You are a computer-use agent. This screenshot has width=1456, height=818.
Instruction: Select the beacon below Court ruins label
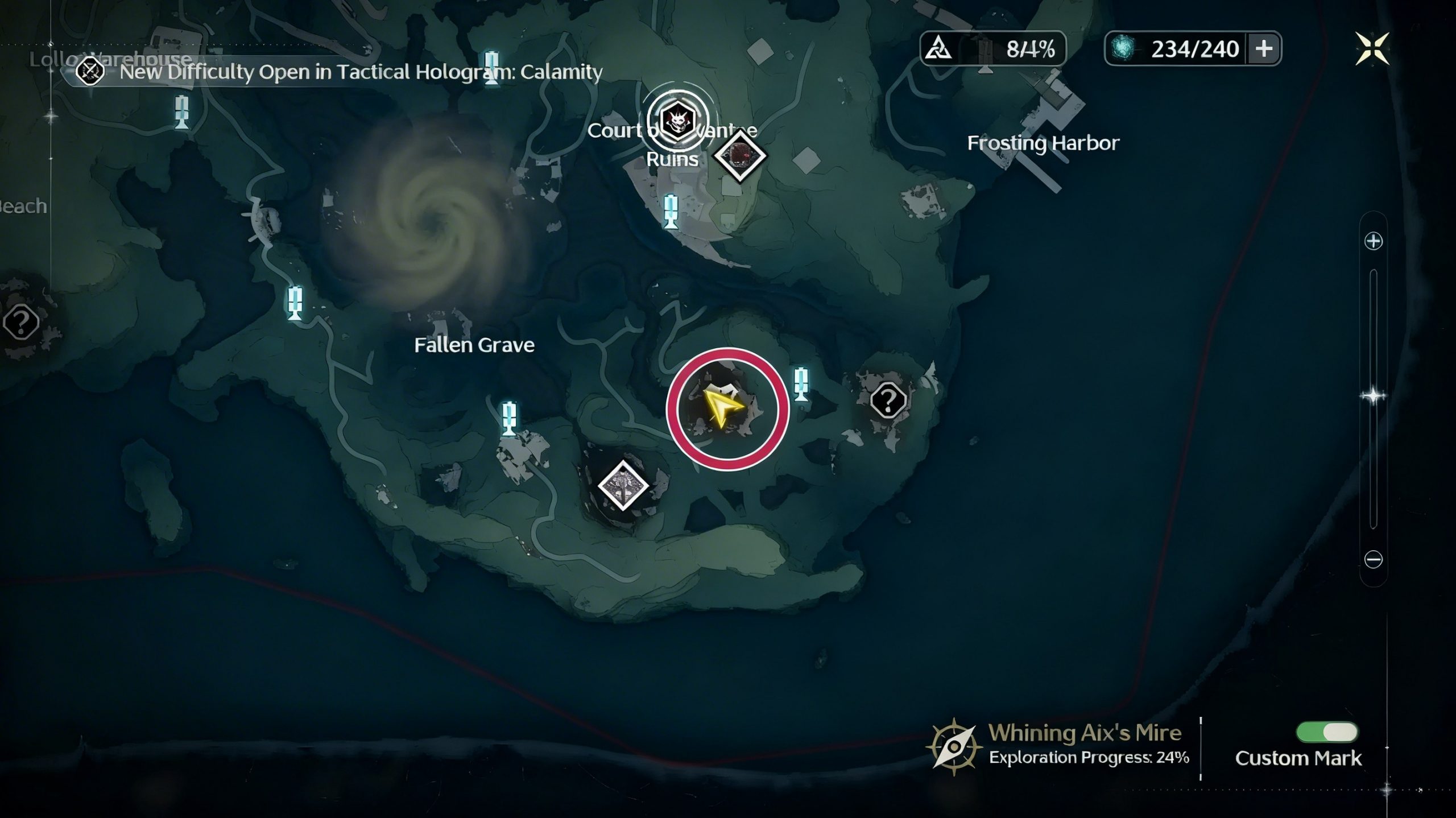671,211
